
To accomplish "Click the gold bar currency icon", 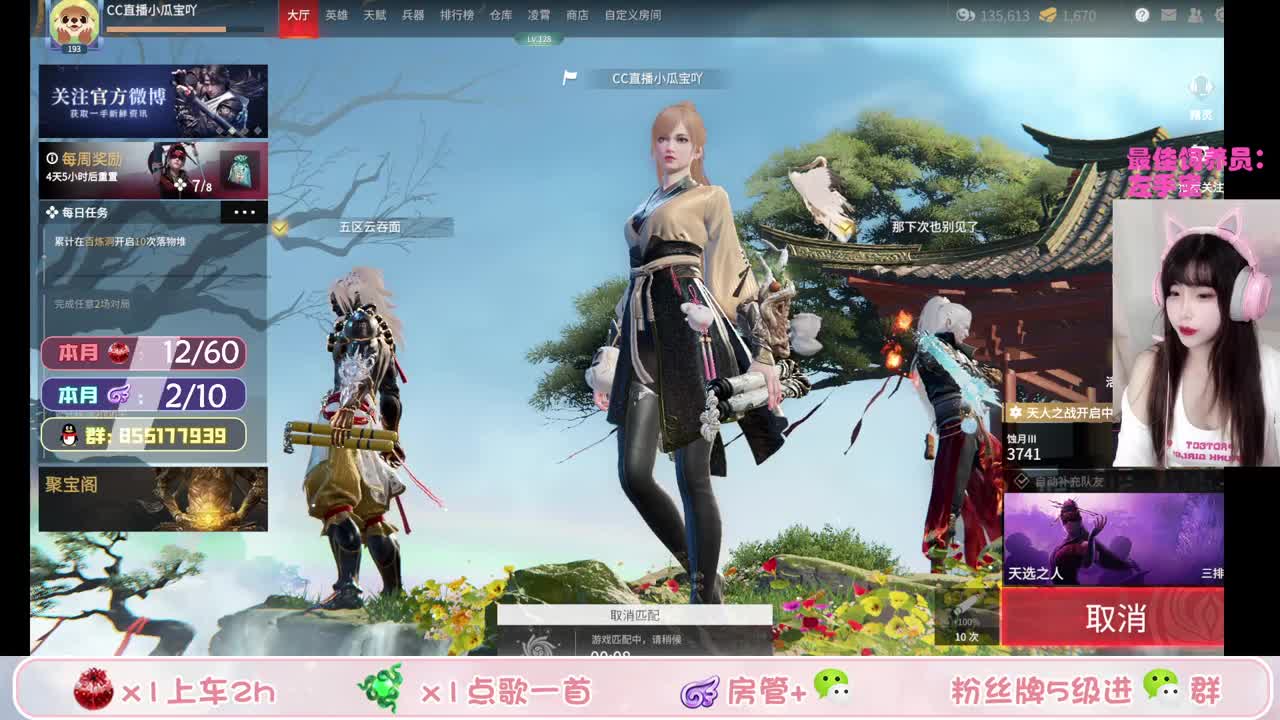I will click(1047, 14).
